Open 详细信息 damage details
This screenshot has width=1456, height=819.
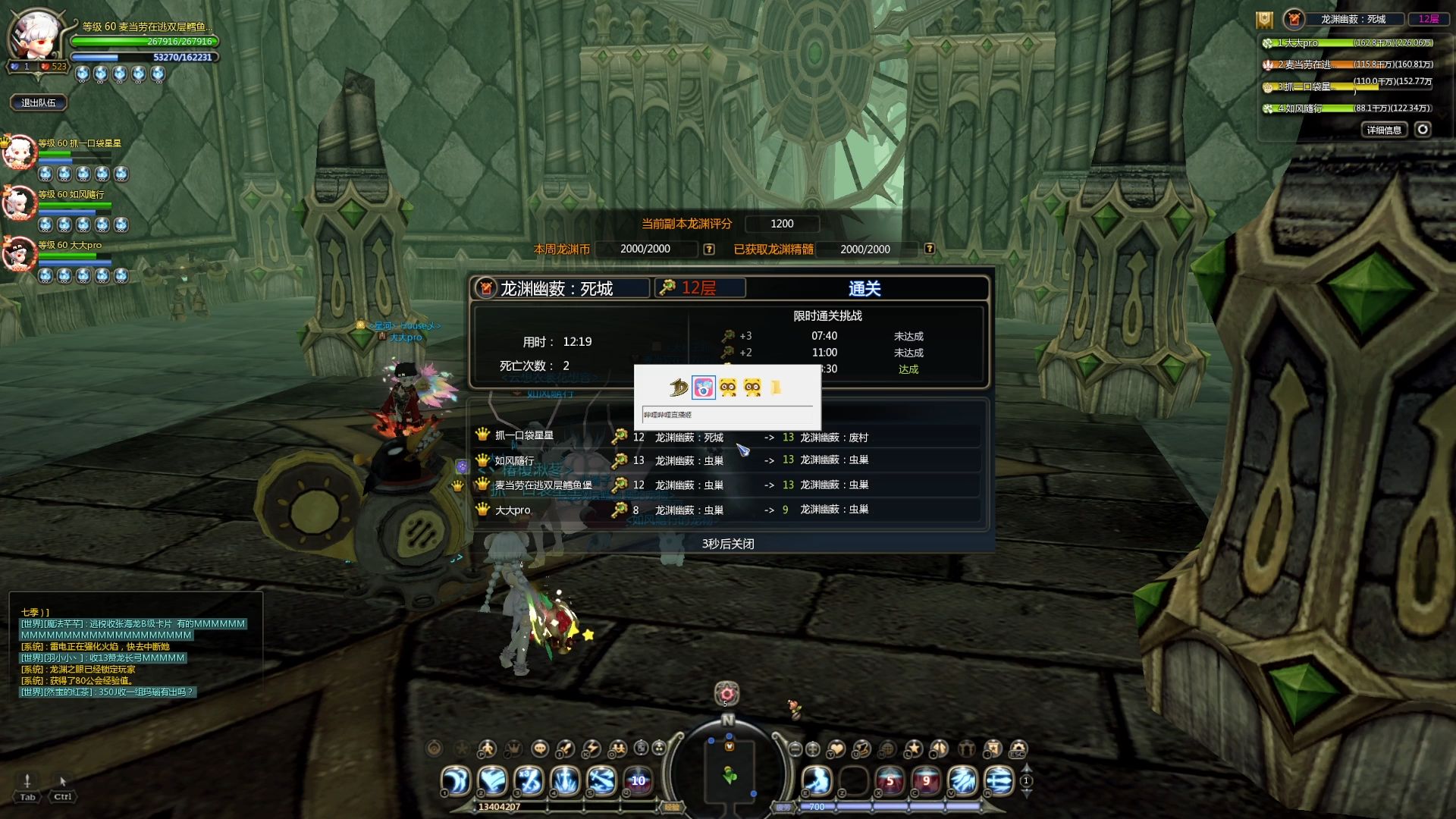point(1384,130)
